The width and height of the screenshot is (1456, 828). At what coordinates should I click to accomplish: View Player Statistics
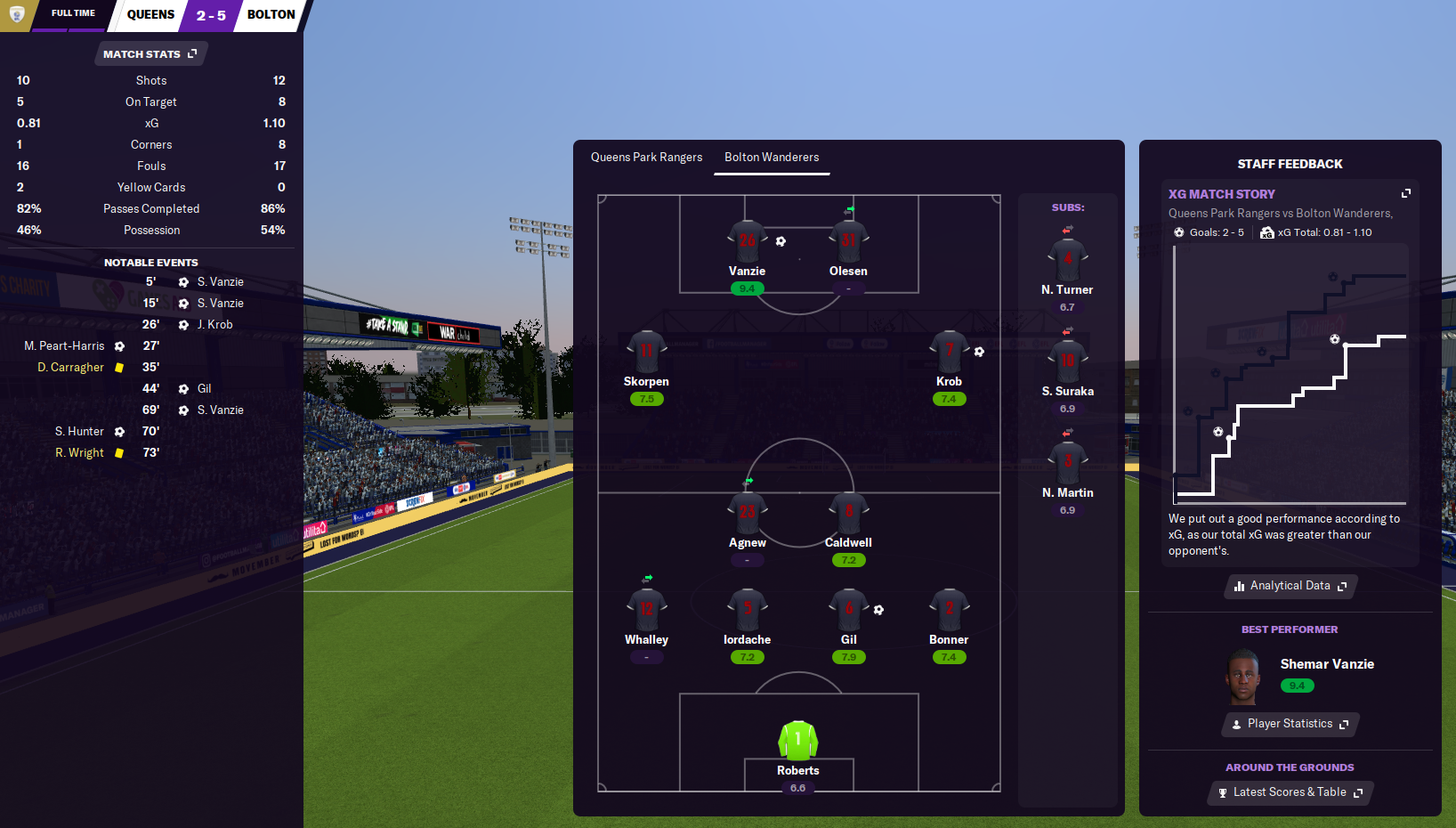[1290, 724]
